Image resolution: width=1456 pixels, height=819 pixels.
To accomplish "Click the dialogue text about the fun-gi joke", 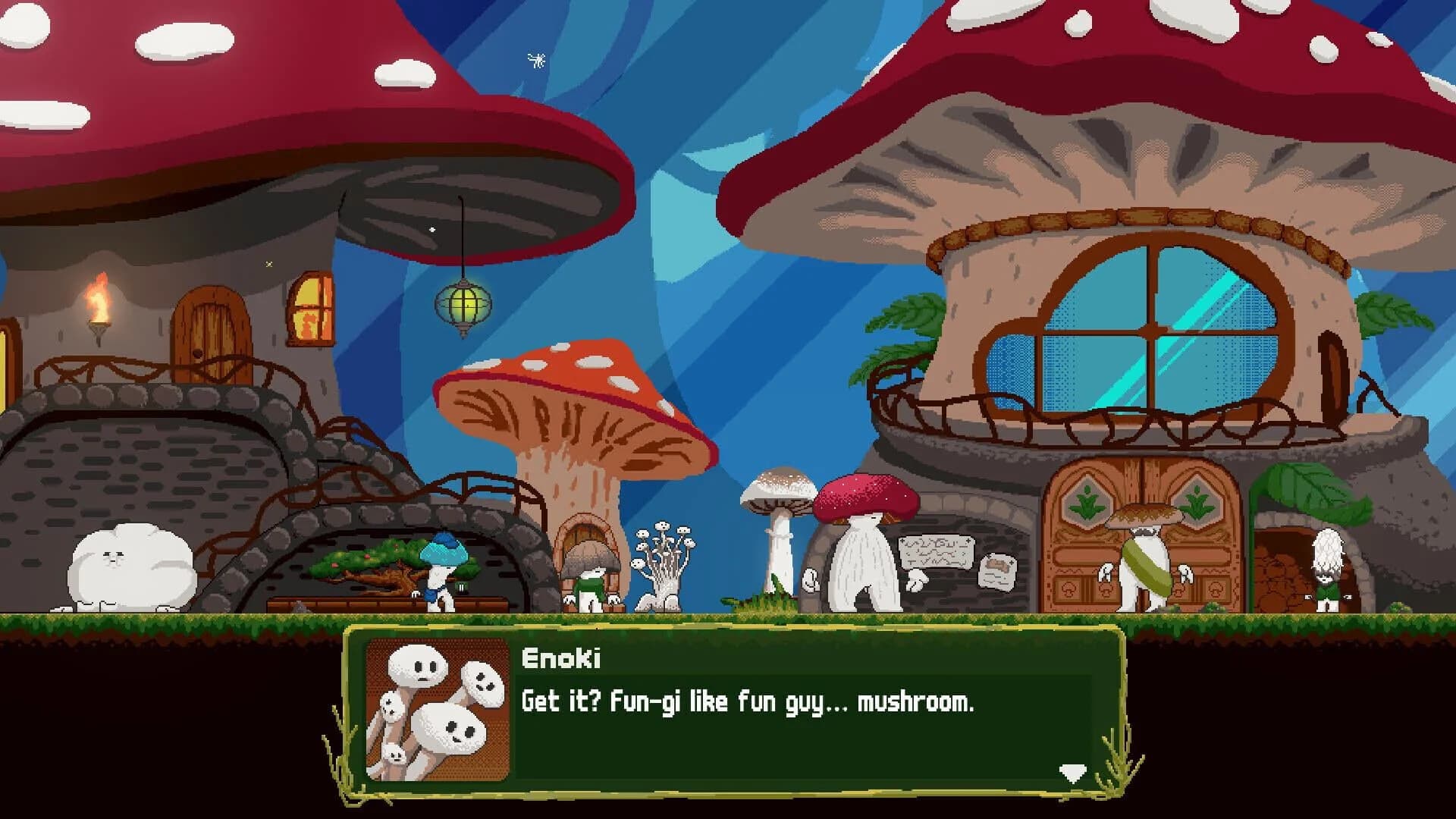I will [747, 704].
